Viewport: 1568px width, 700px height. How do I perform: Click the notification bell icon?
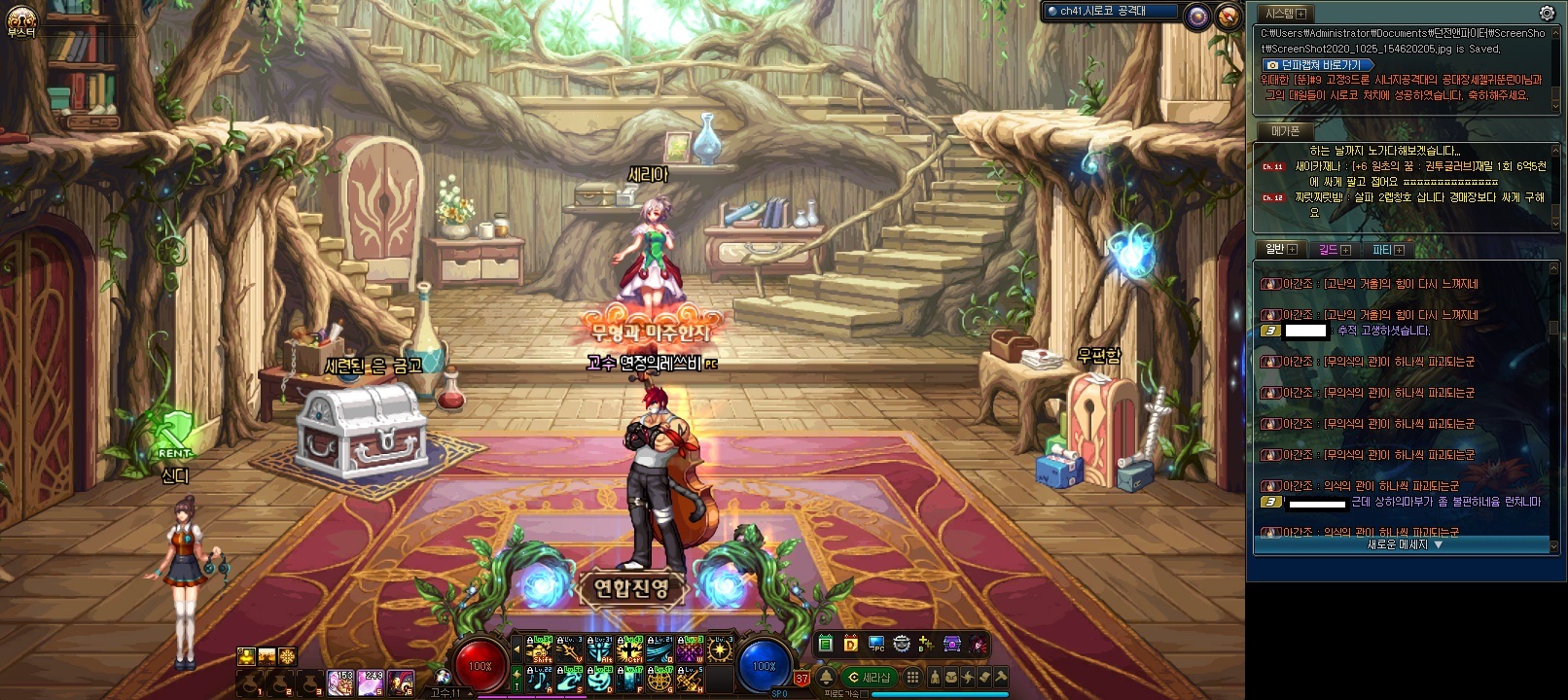(827, 678)
